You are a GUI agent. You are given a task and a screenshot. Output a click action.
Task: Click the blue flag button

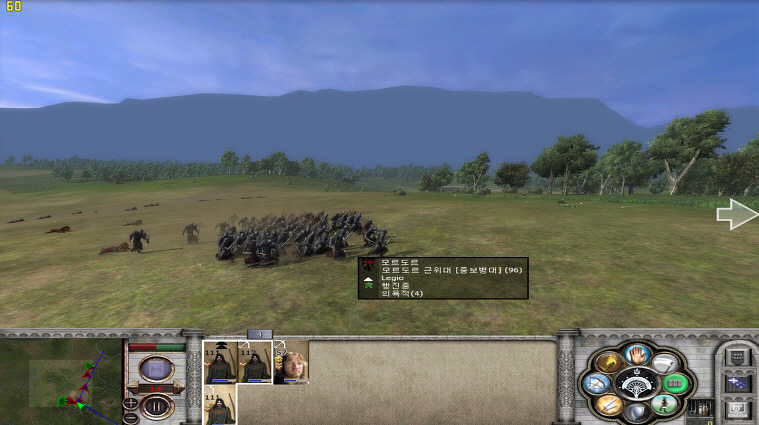(735, 383)
